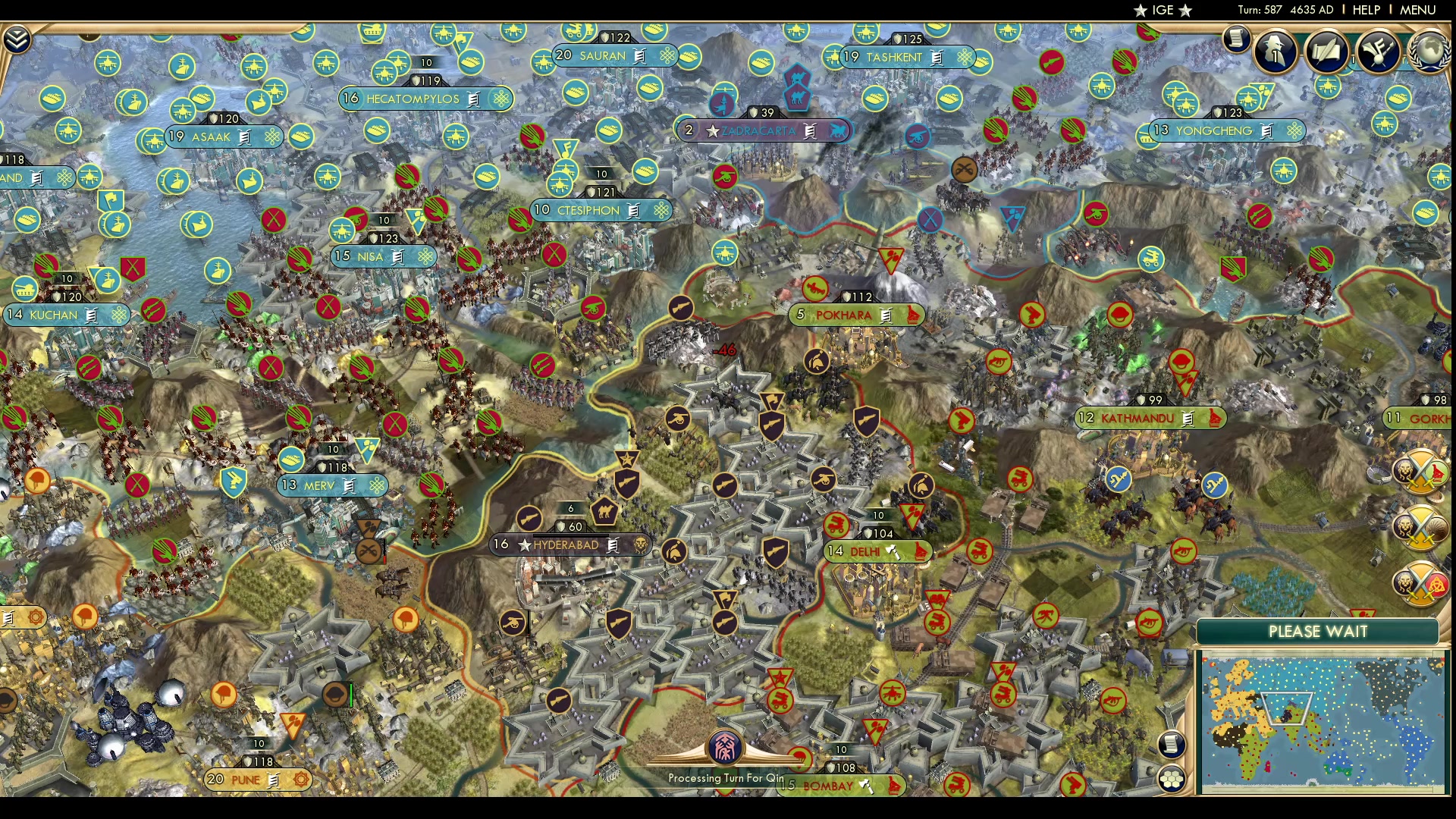Select the Delhi city banner

pos(878,551)
